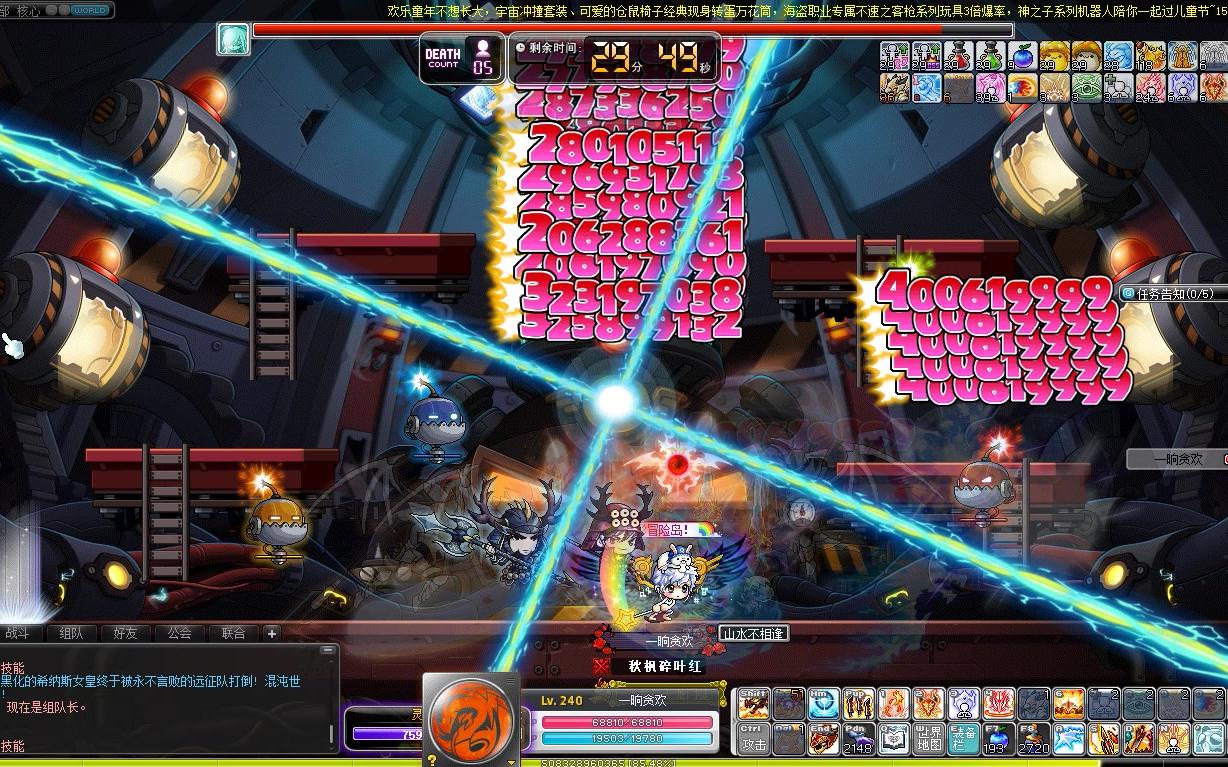Add a new chat tab with plus button
The width and height of the screenshot is (1228, 767).
tap(271, 633)
